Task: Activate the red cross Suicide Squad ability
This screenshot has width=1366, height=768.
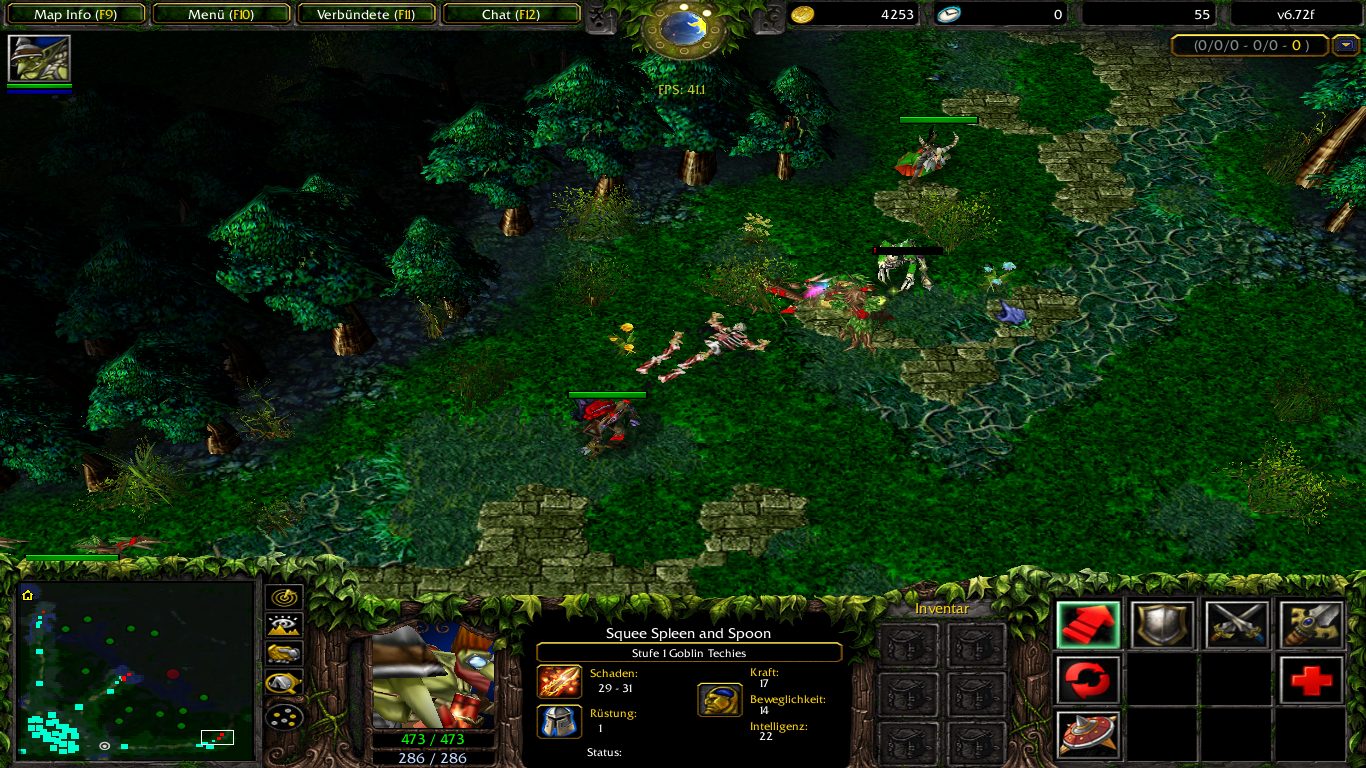Action: (1311, 679)
